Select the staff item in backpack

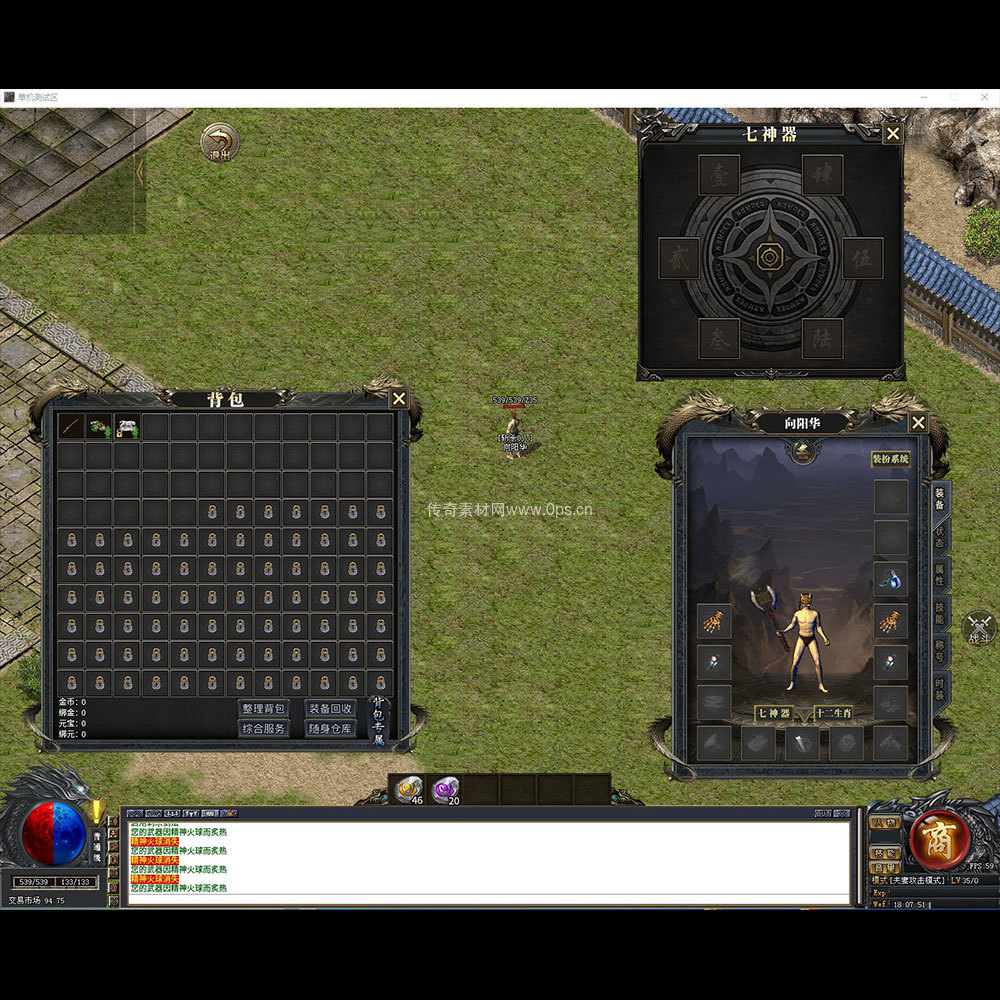coord(70,427)
